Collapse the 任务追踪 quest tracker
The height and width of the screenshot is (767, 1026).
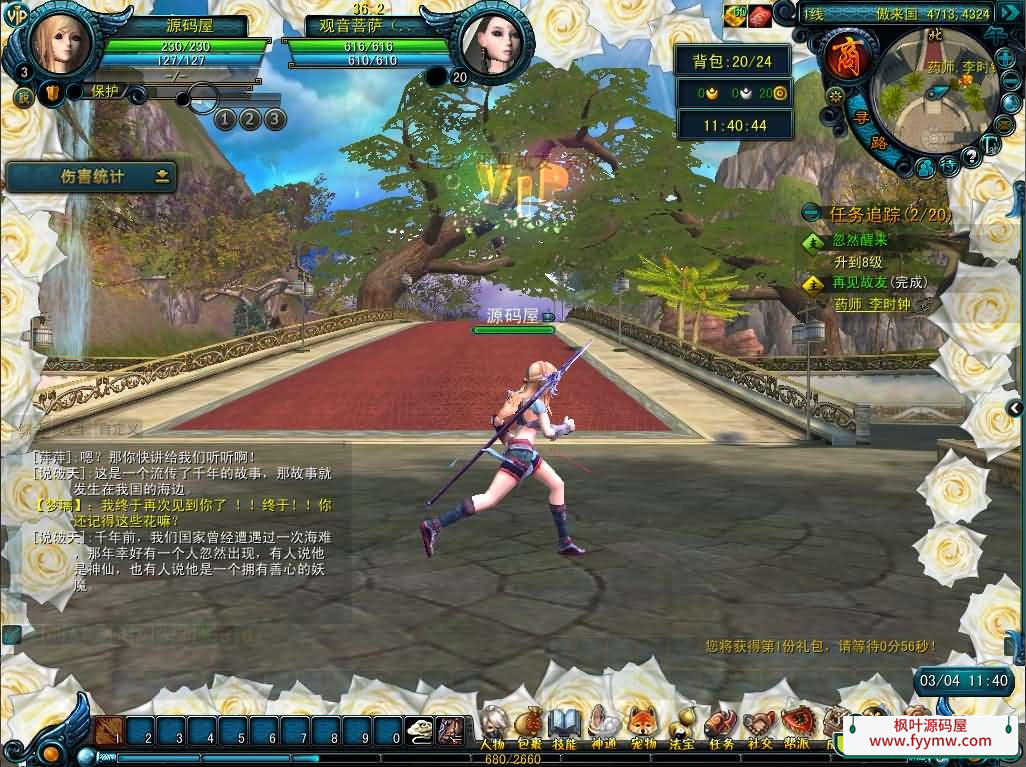pyautogui.click(x=812, y=213)
